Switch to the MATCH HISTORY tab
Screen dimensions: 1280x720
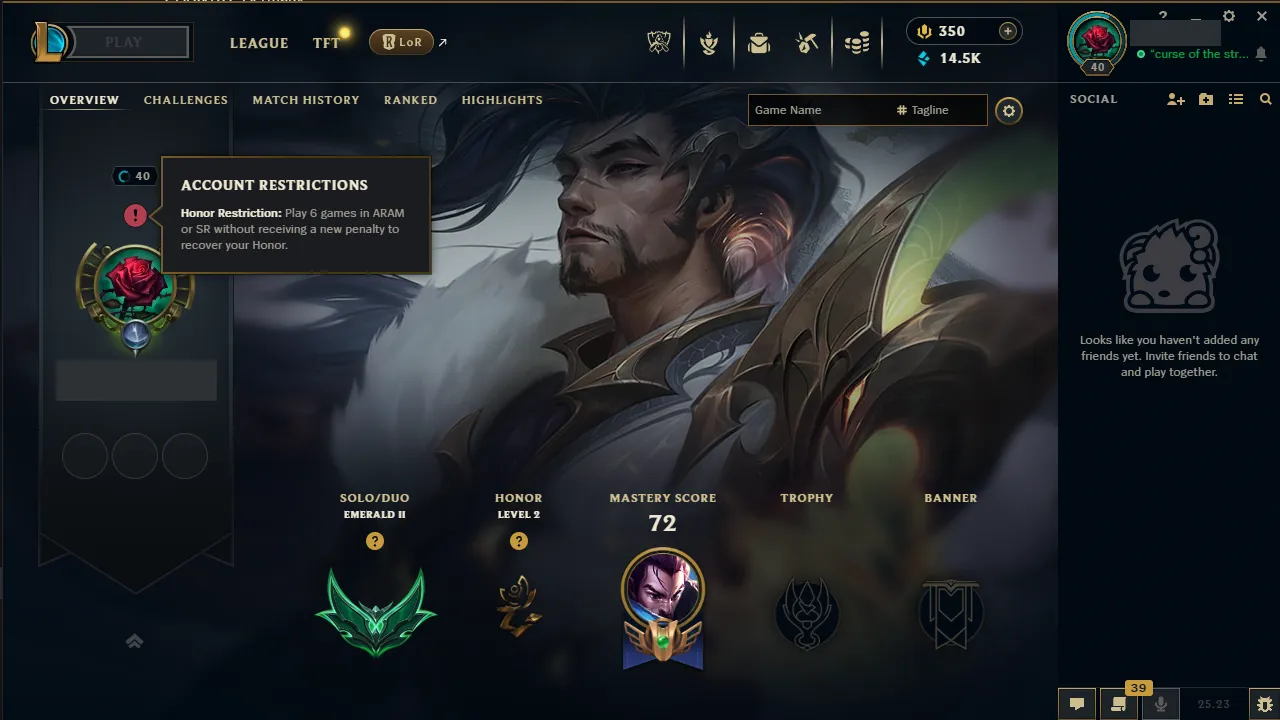coord(306,100)
